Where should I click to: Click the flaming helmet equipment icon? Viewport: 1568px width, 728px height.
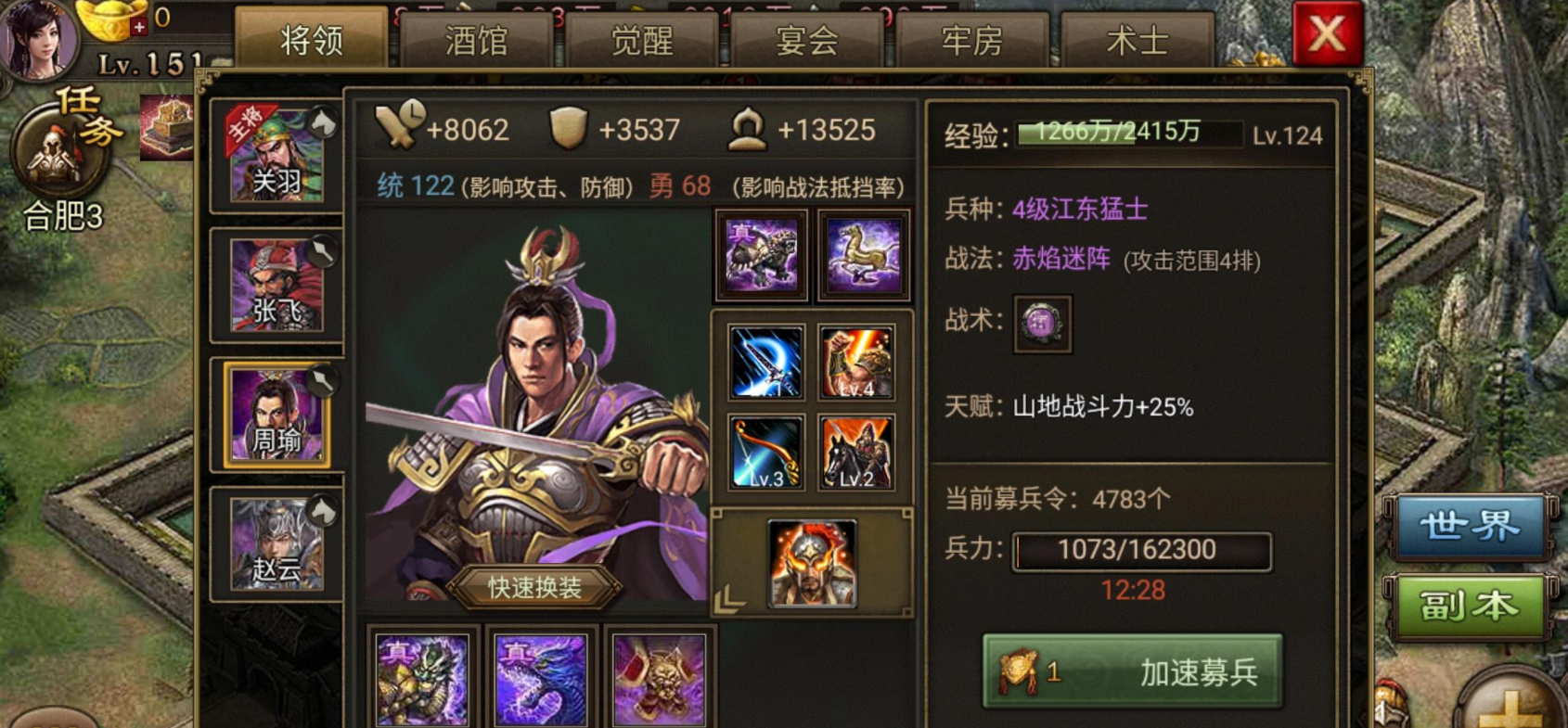812,563
